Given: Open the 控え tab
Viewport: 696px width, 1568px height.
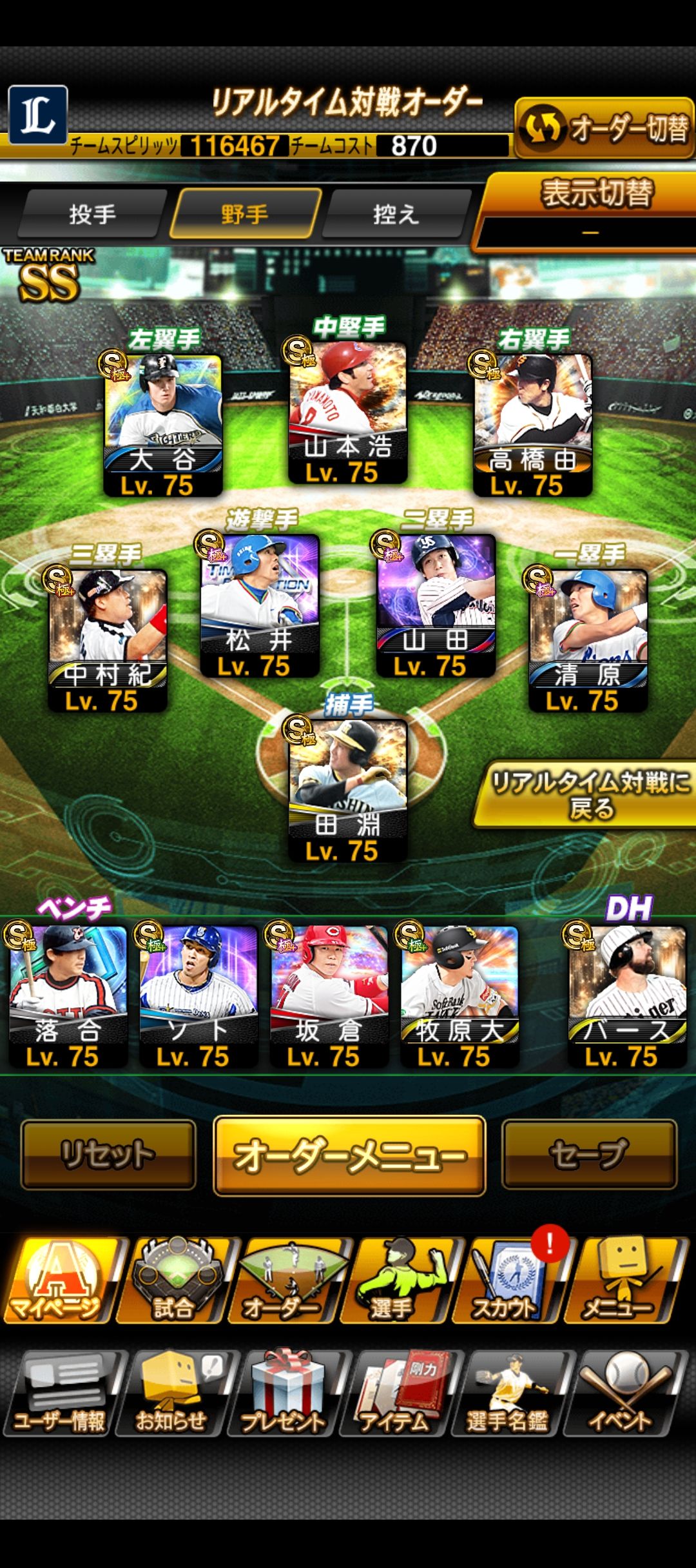Looking at the screenshot, I should [x=396, y=214].
